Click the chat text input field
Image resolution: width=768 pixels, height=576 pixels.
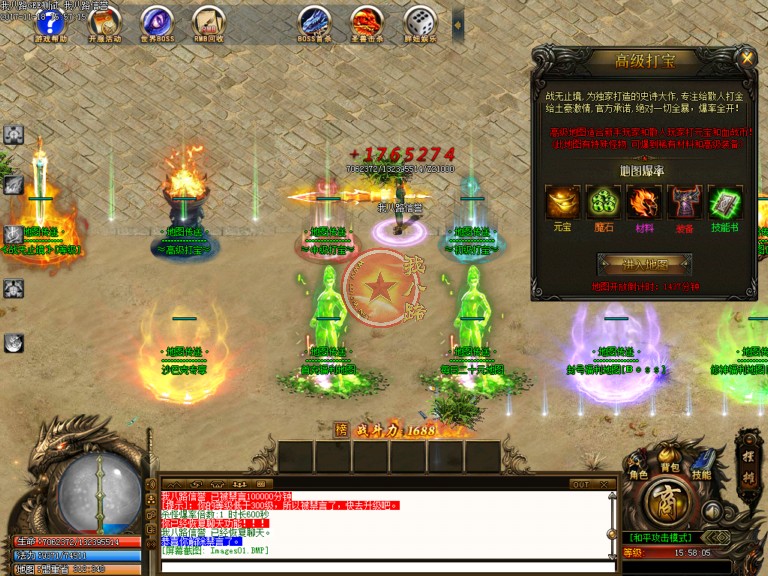(385, 566)
